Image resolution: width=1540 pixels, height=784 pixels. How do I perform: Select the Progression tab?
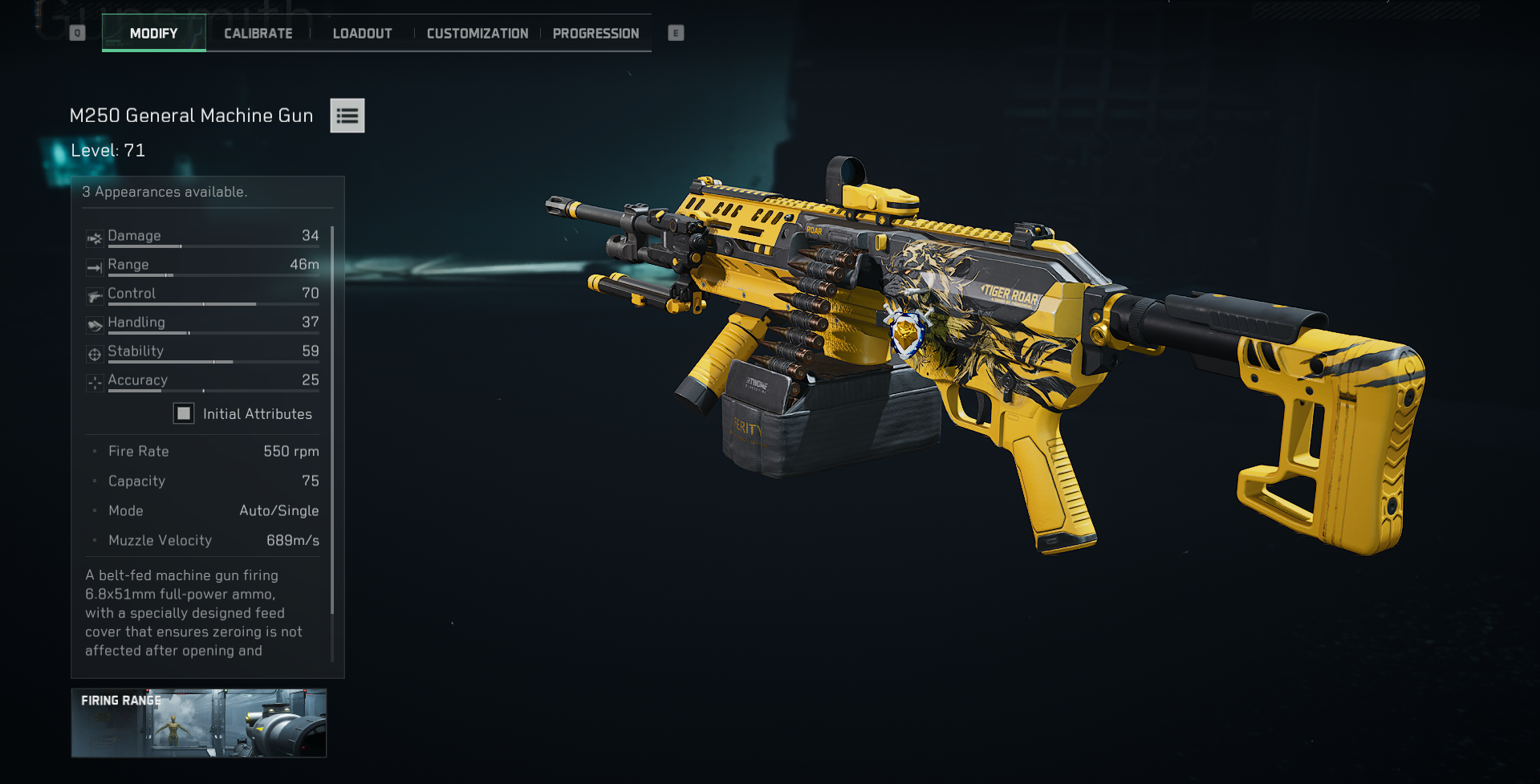tap(595, 33)
